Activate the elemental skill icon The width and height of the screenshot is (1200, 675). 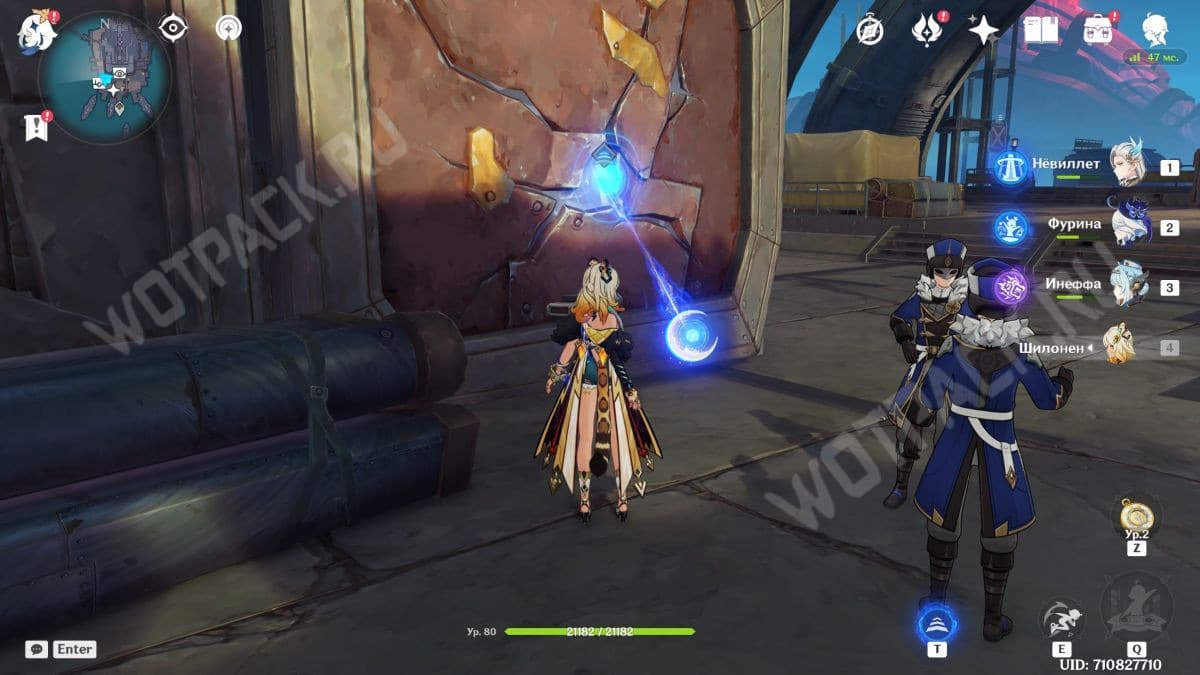pos(1061,620)
